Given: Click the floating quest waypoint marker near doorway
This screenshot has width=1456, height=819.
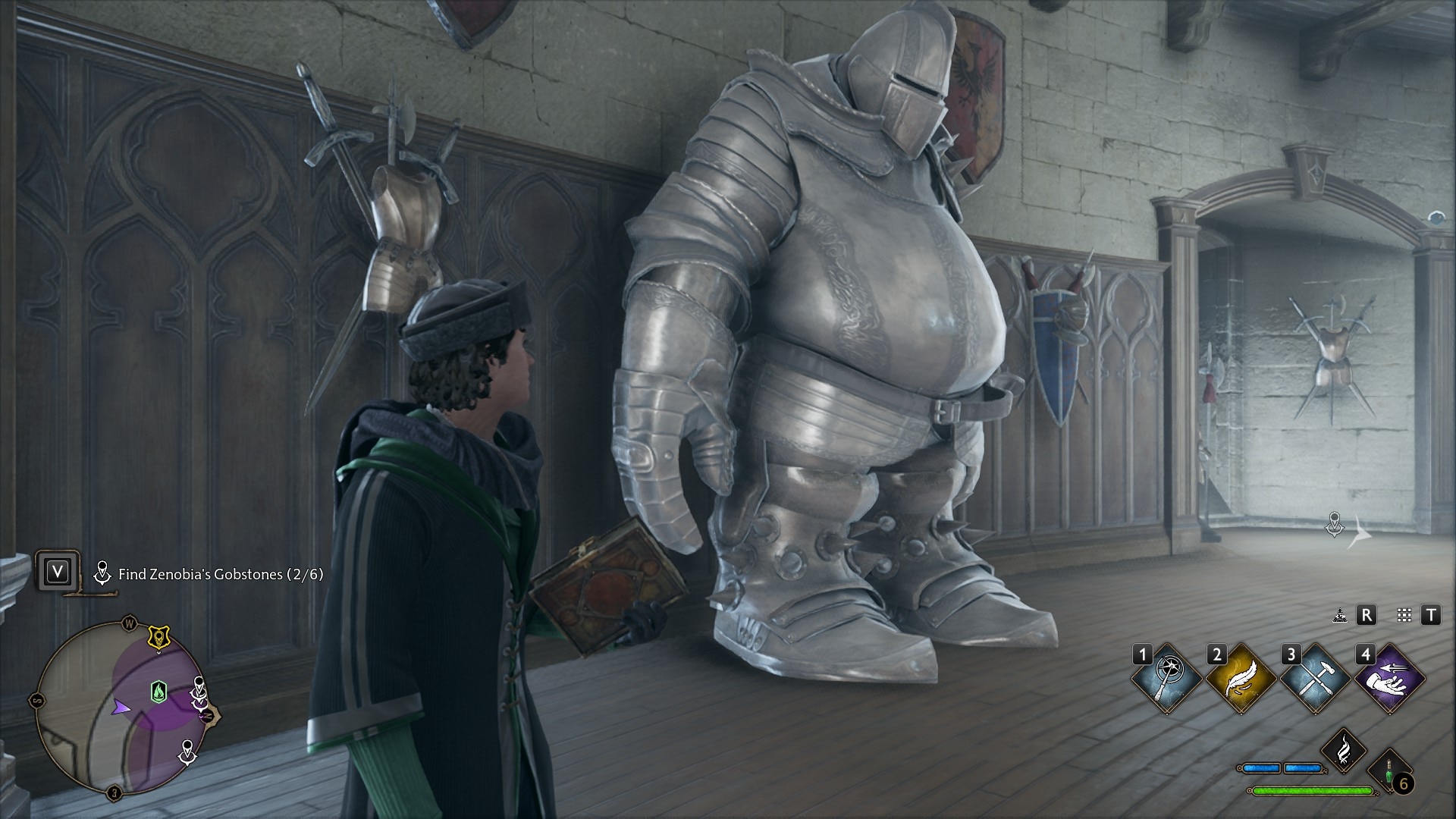Looking at the screenshot, I should (x=1335, y=523).
